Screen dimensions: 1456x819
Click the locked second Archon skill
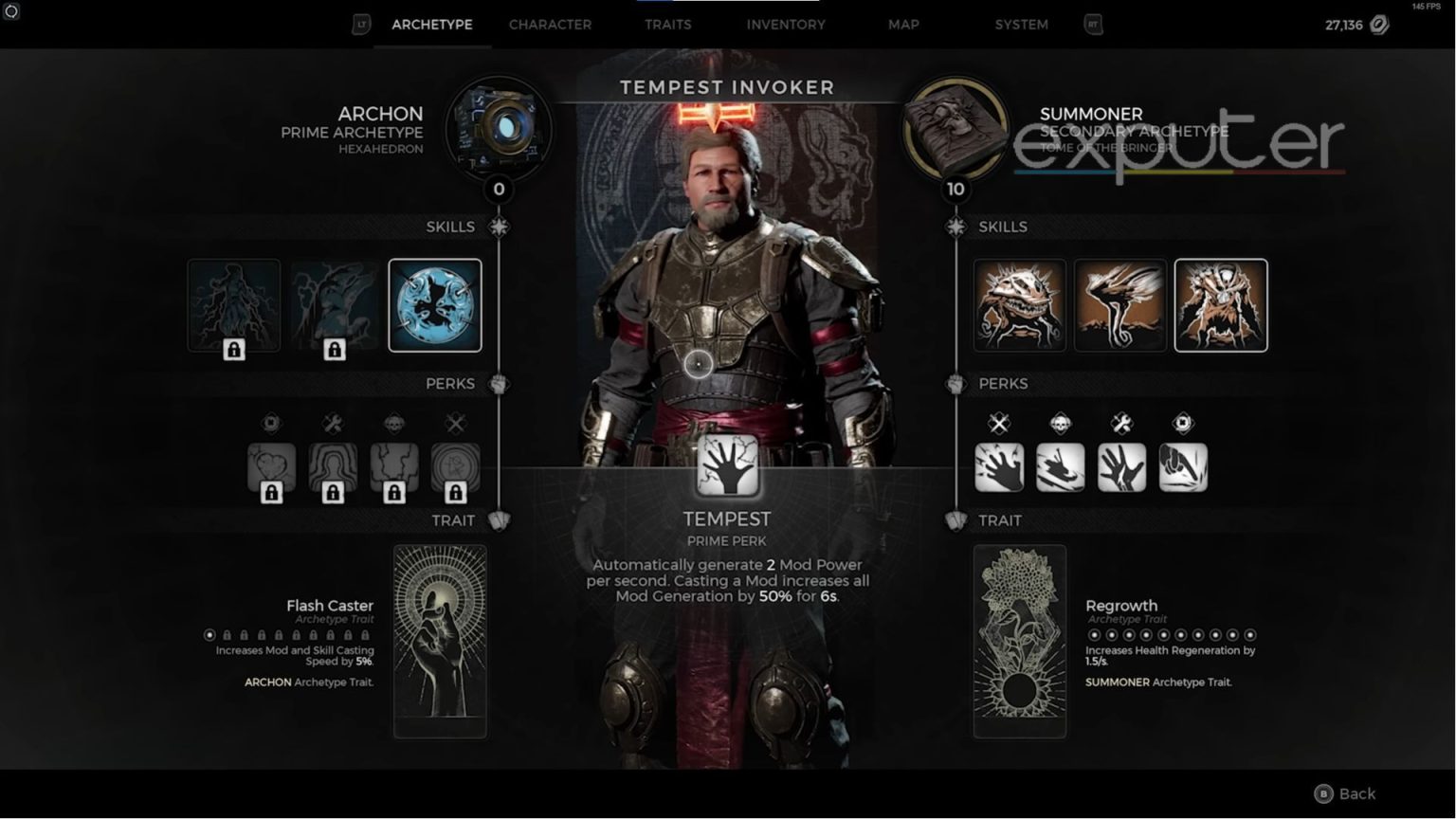(334, 303)
